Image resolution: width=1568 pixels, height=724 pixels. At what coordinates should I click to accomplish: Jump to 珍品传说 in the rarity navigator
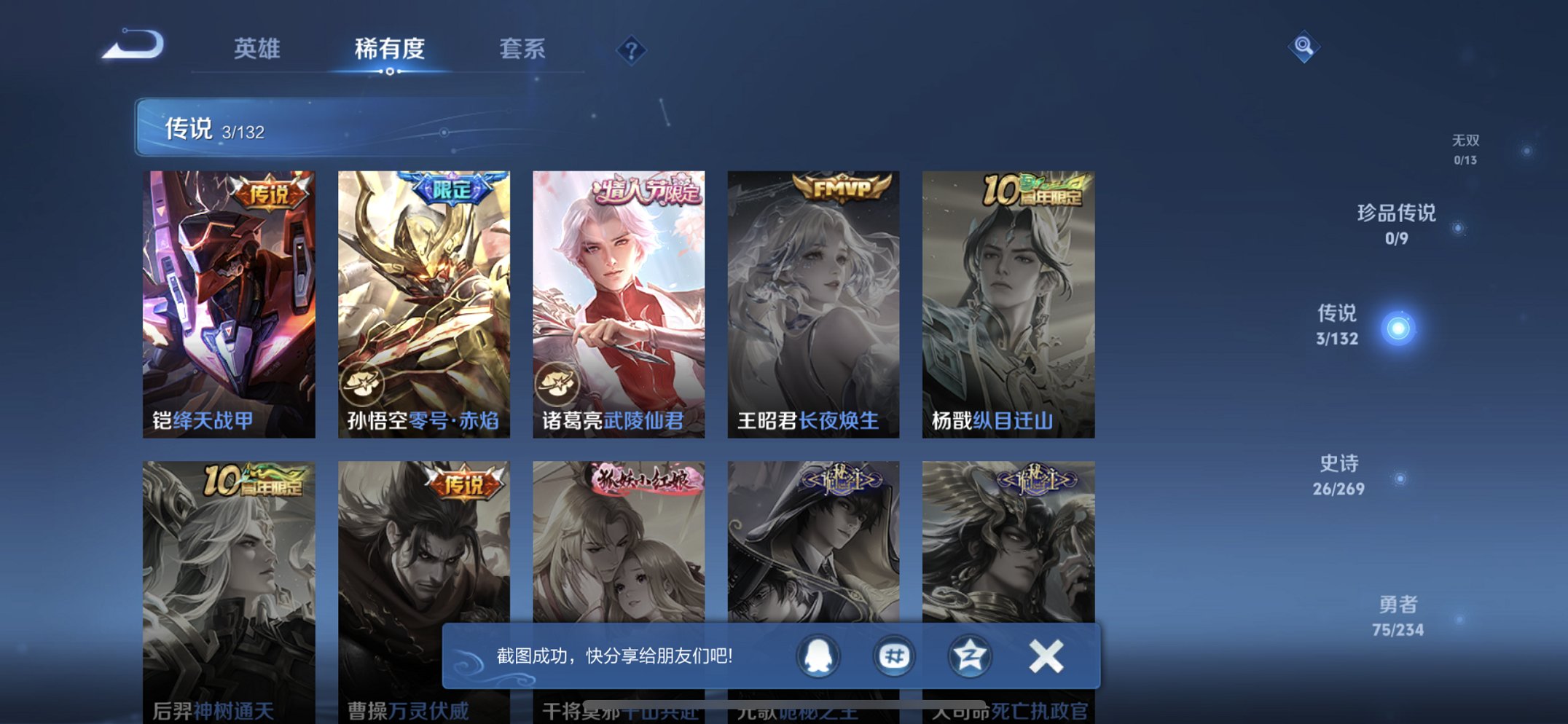point(1396,223)
